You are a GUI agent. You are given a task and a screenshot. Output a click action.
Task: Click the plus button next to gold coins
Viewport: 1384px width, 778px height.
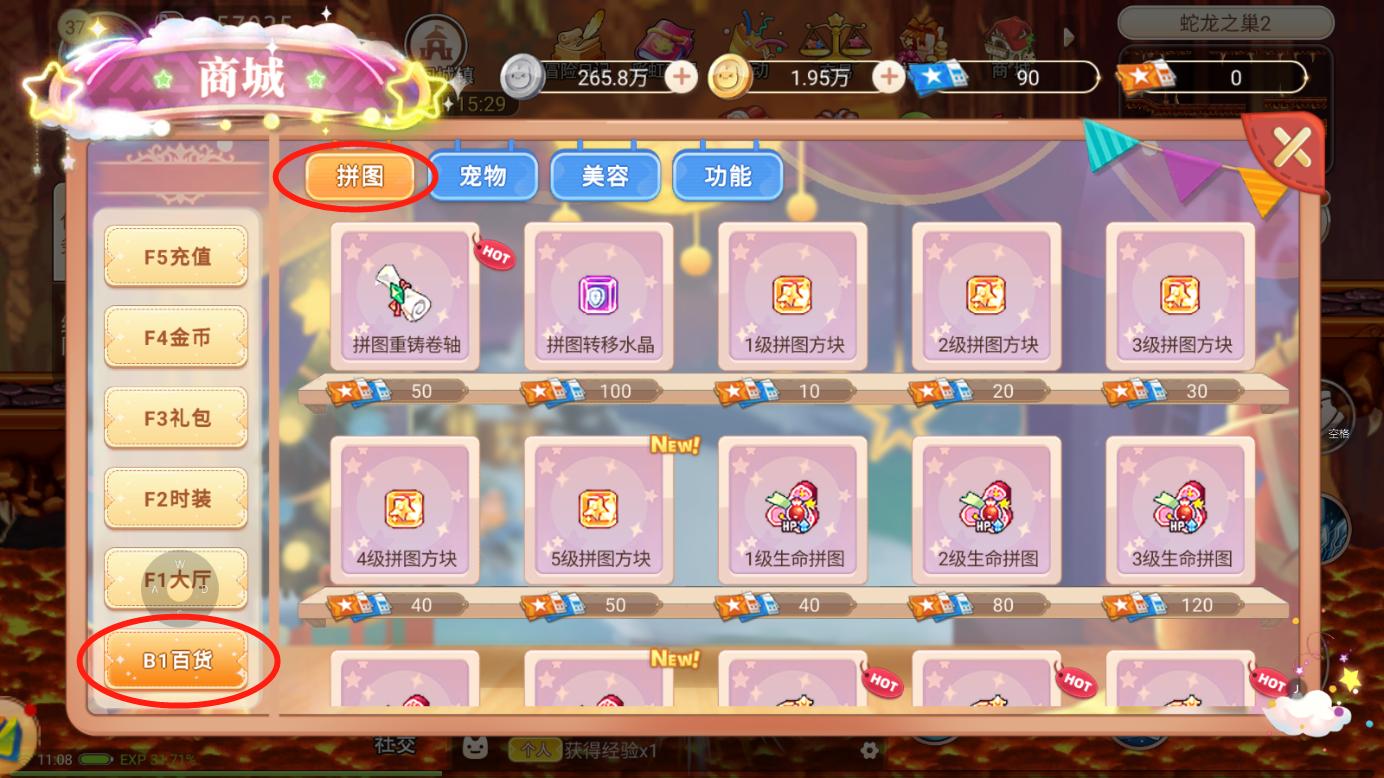click(886, 75)
